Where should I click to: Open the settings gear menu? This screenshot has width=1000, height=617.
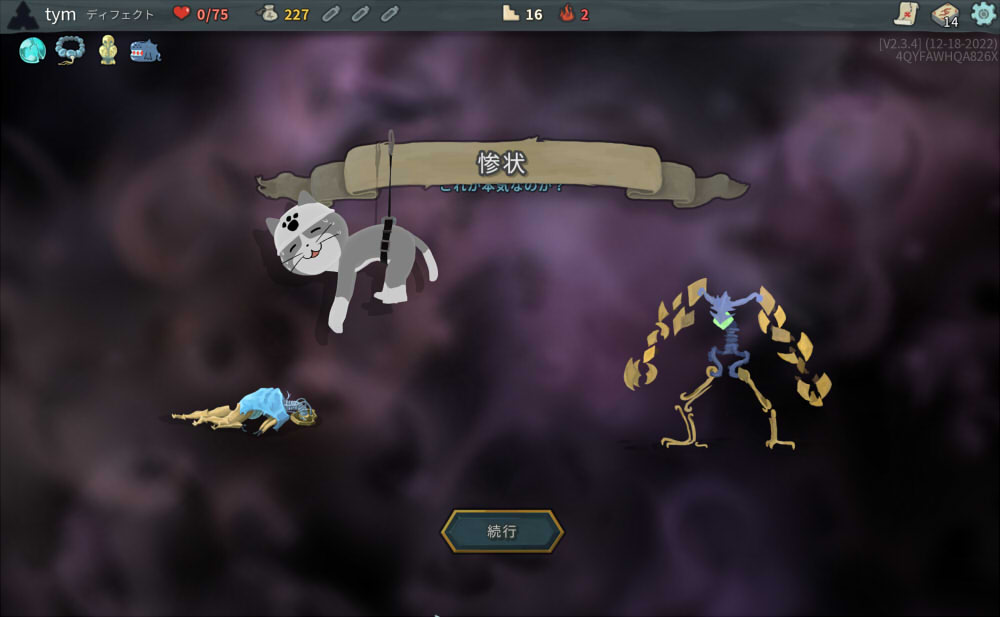[983, 14]
